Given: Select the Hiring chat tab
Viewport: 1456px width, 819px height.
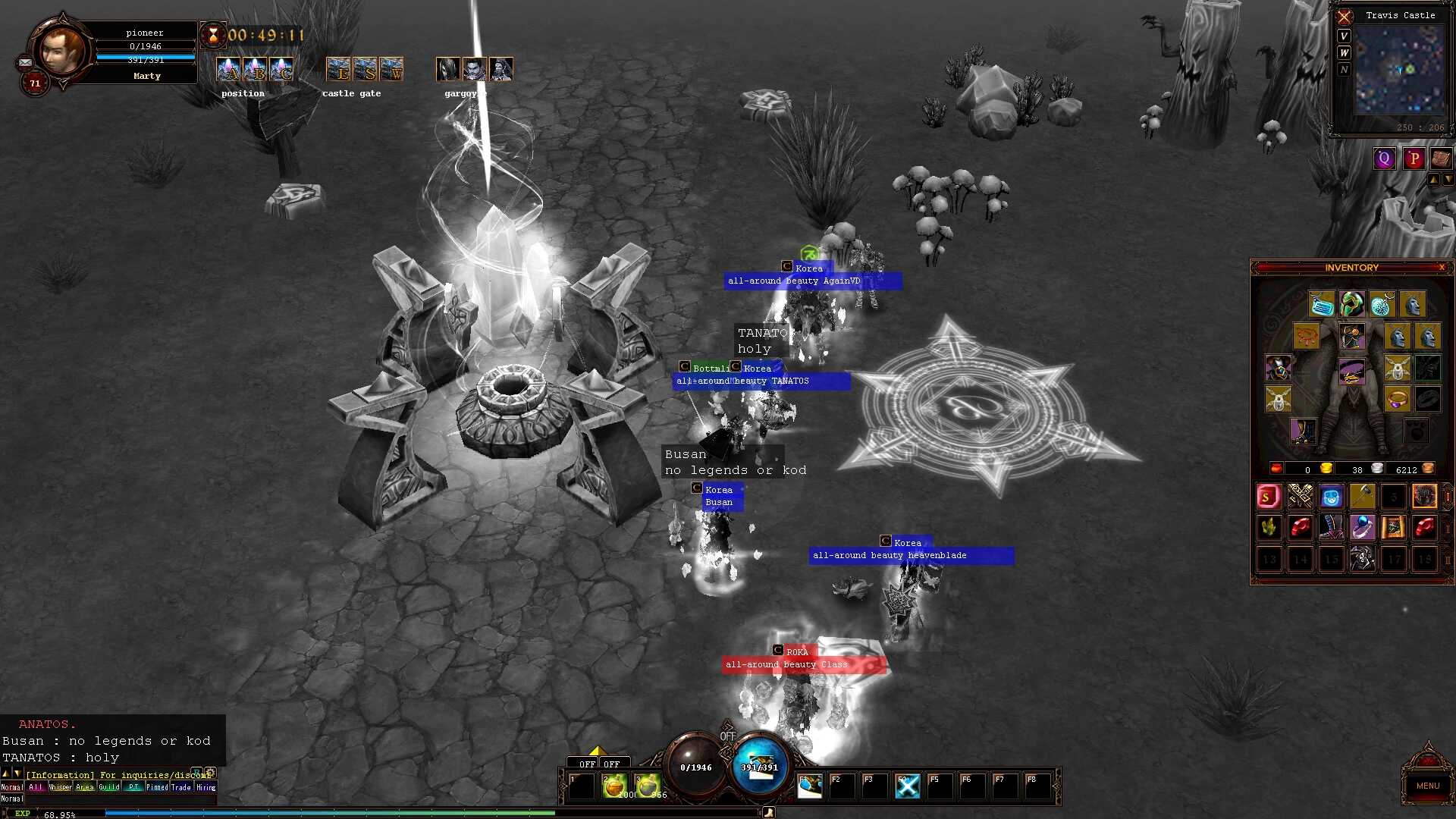Looking at the screenshot, I should coord(206,787).
